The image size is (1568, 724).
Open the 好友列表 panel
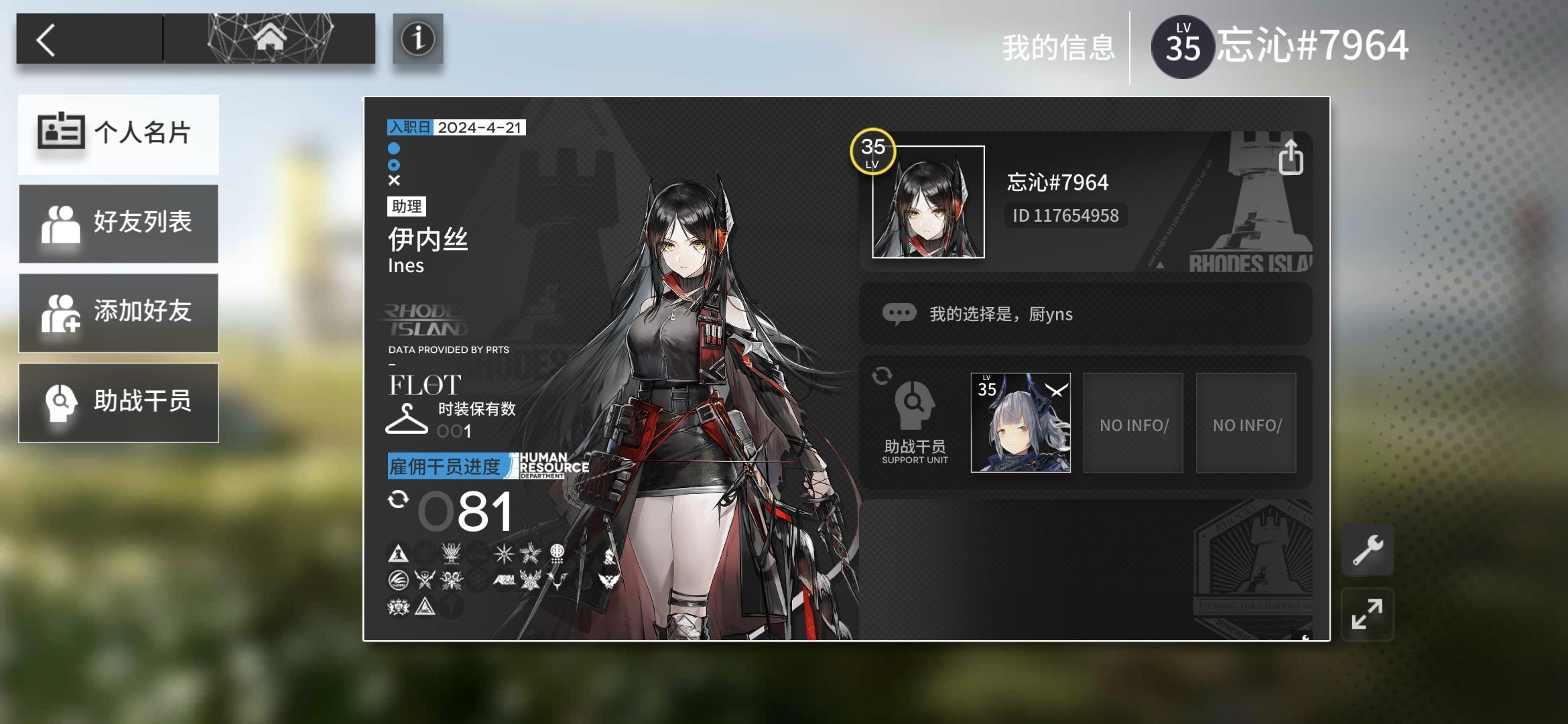[x=119, y=223]
